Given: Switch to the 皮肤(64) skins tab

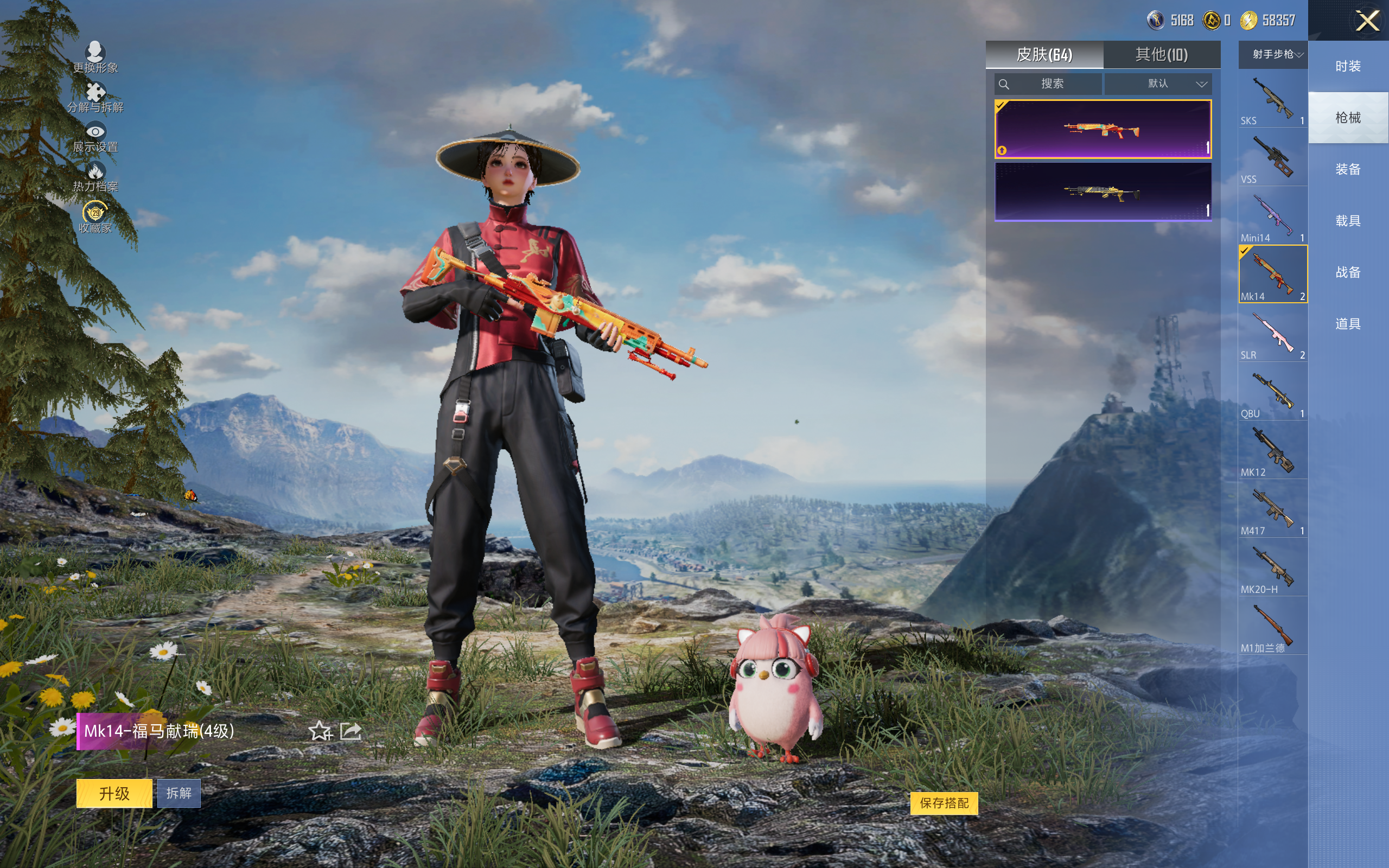Looking at the screenshot, I should tap(1044, 55).
